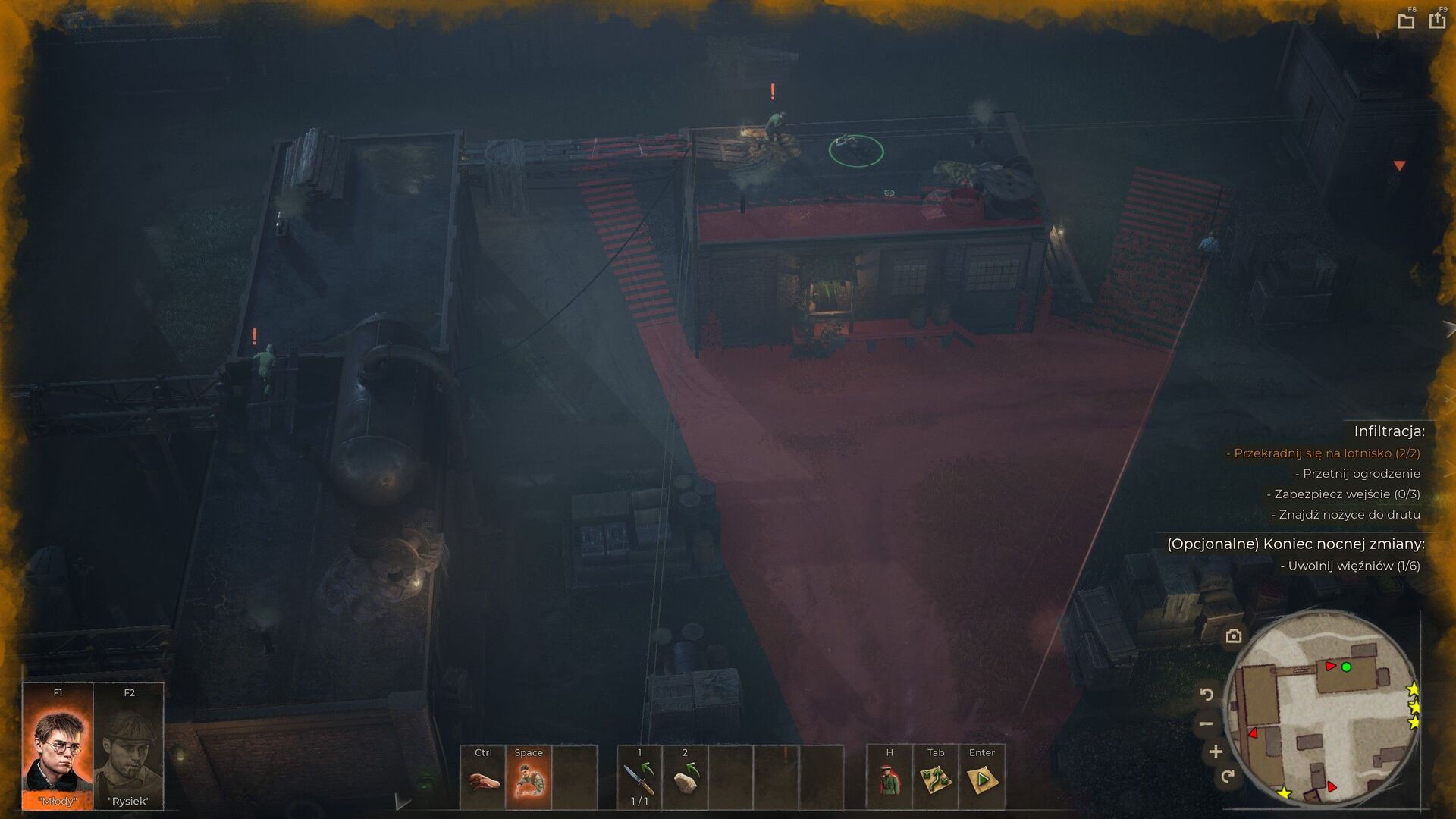Zoom in the minimap with plus

tap(1216, 752)
